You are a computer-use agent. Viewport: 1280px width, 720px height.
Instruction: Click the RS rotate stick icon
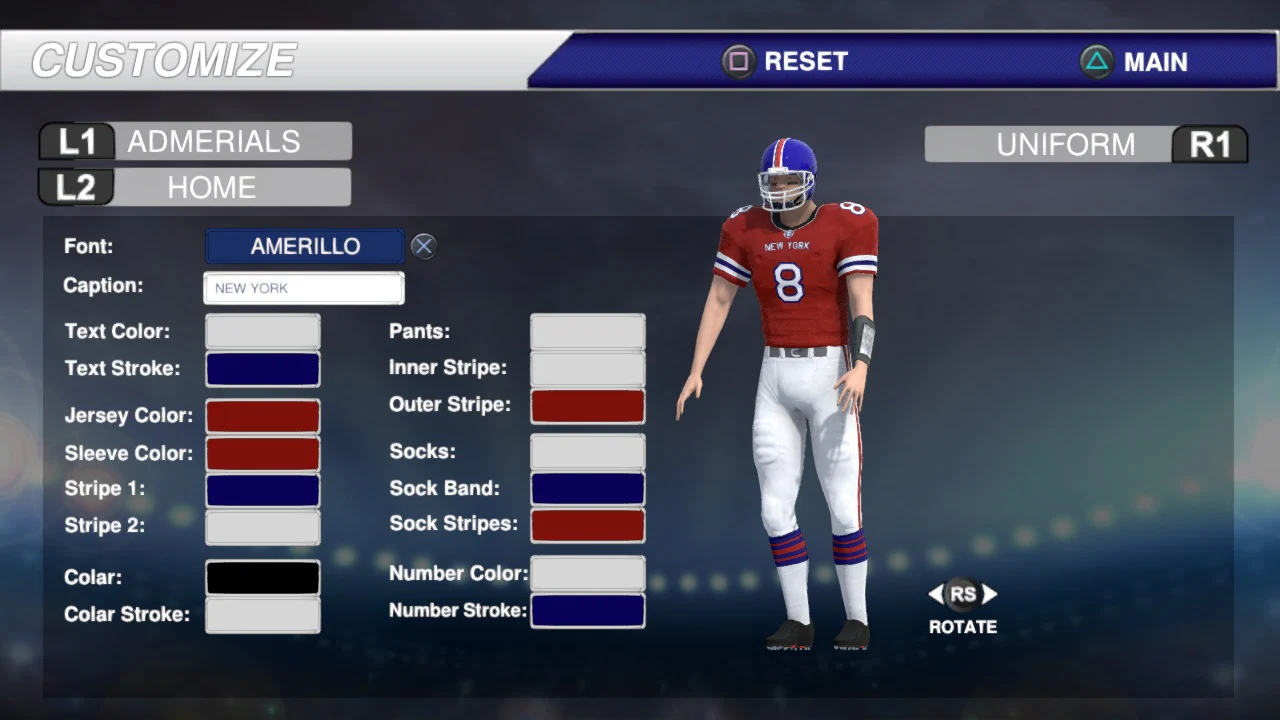coord(962,594)
